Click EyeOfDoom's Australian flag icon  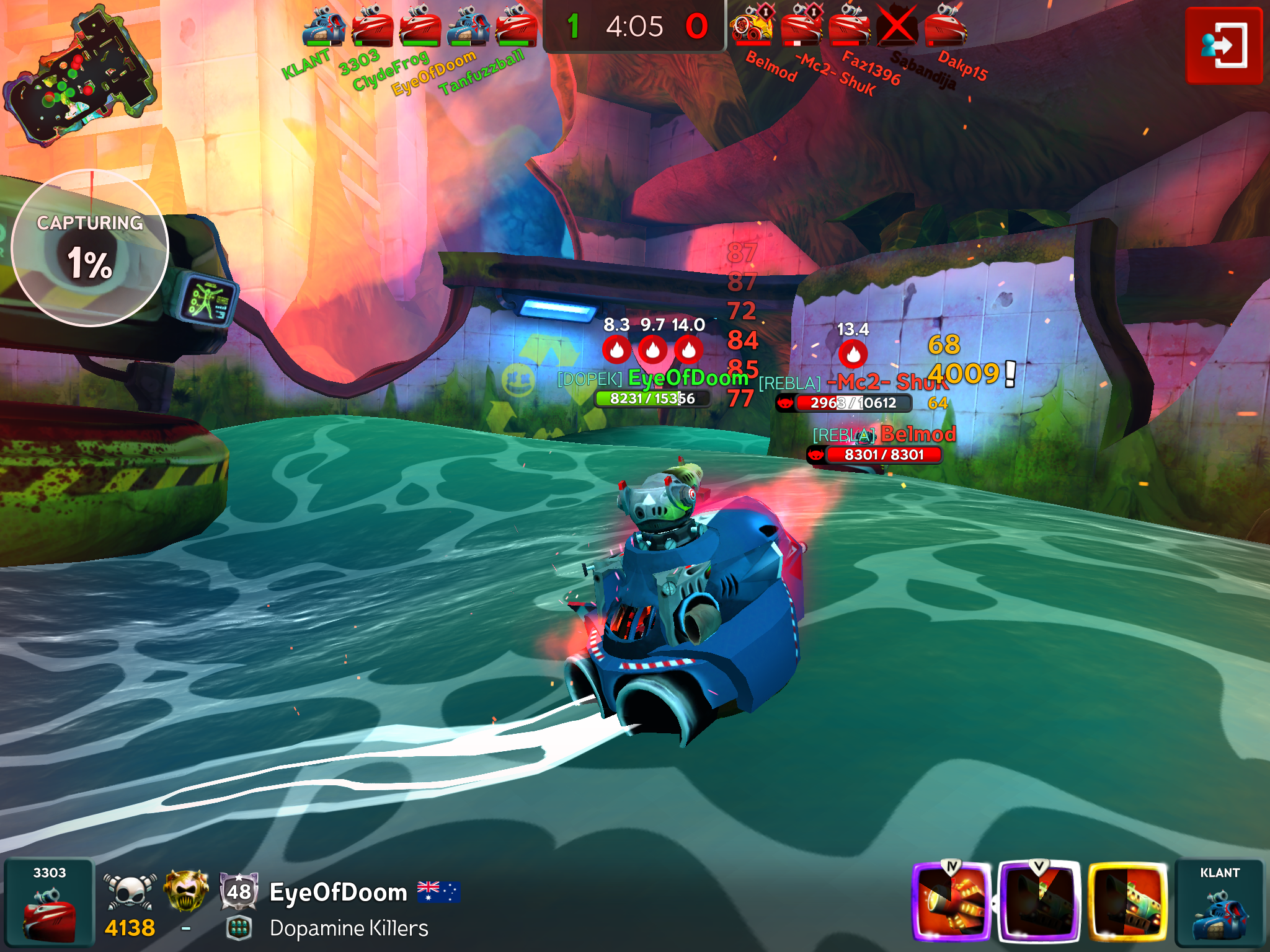click(x=438, y=891)
